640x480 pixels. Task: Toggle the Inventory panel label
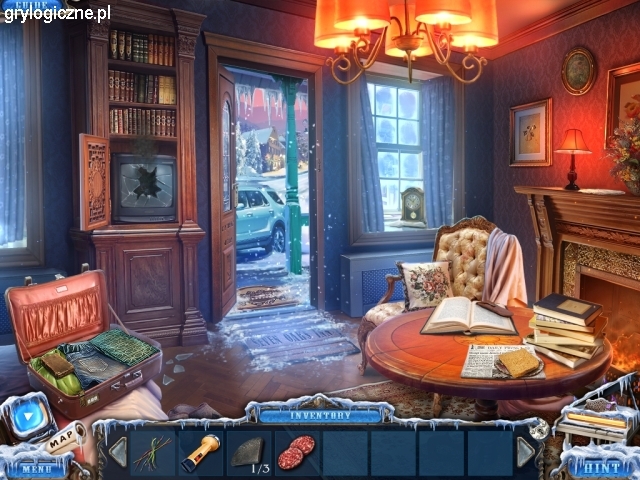click(320, 415)
